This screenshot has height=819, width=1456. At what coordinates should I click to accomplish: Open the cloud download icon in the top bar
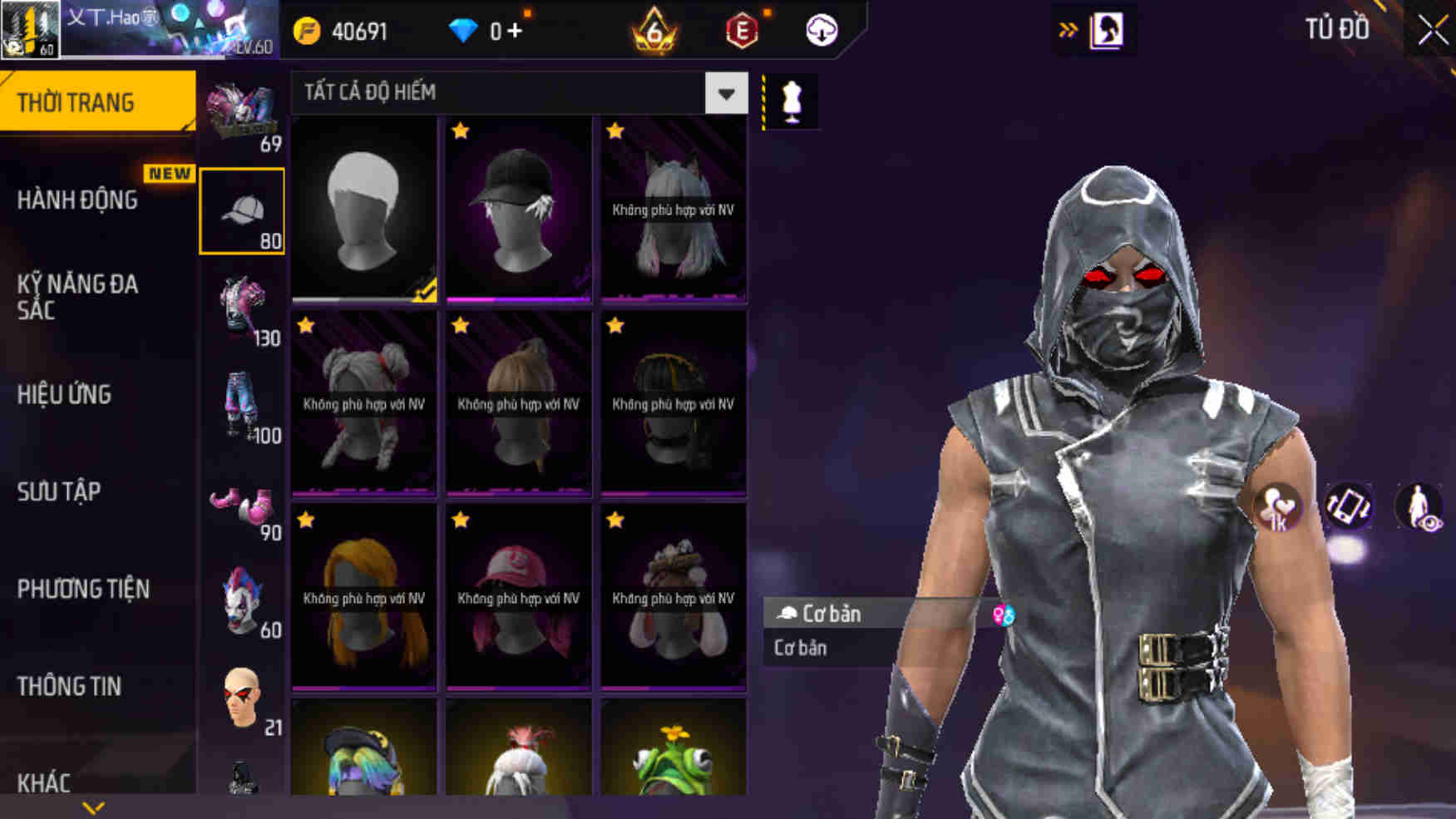[819, 29]
